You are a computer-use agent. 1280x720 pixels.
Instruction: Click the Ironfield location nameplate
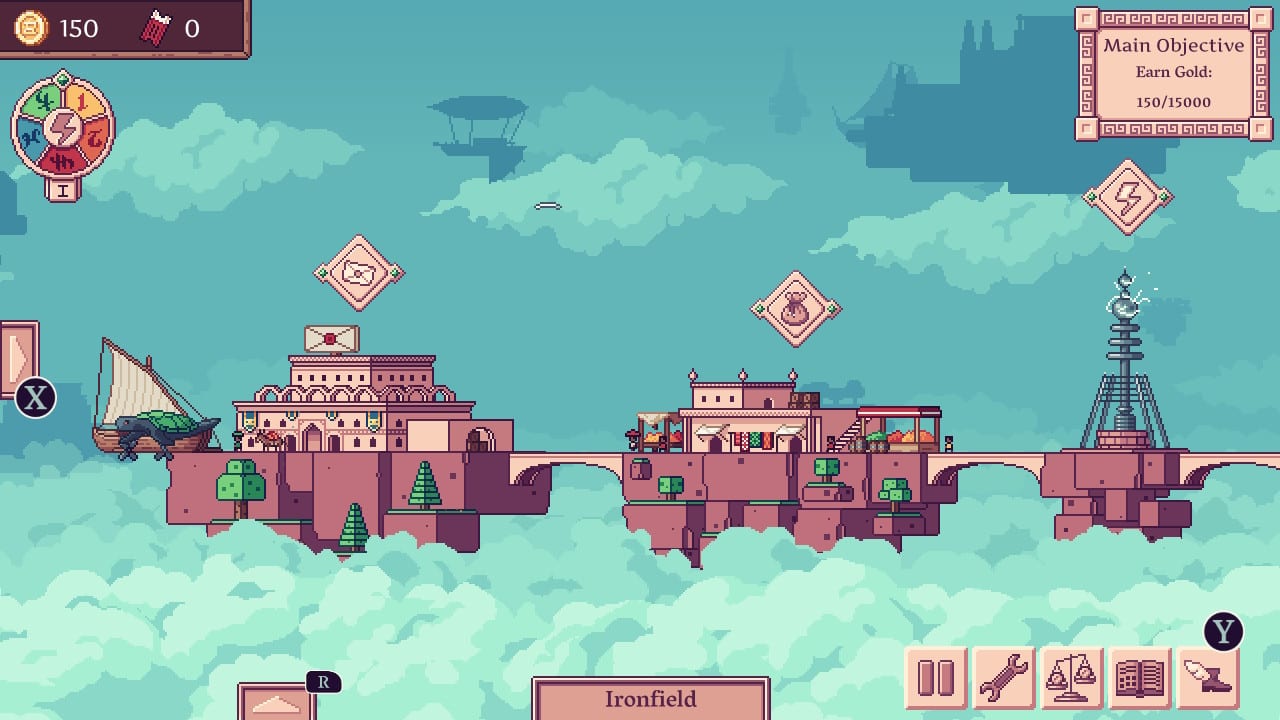[652, 699]
